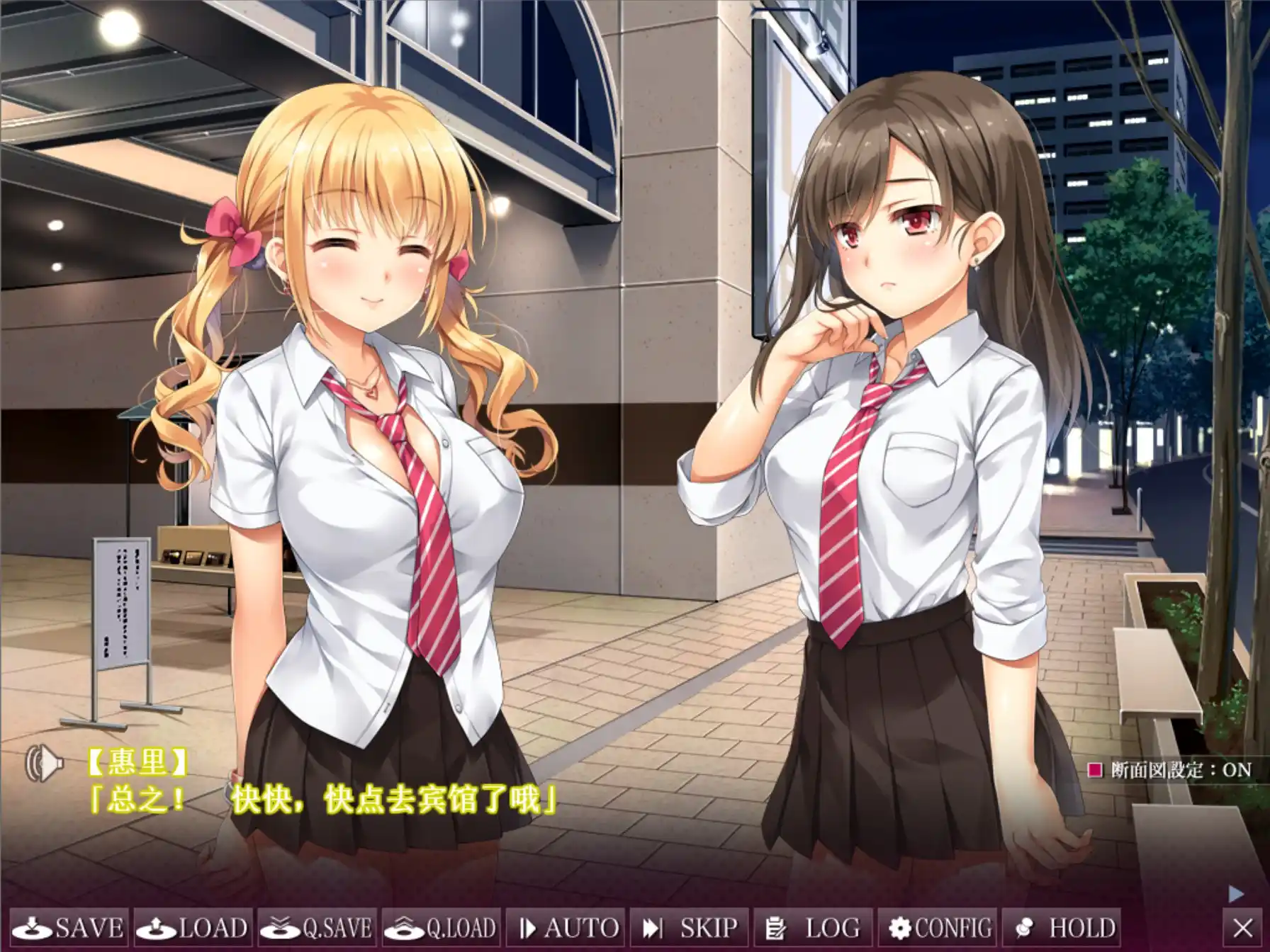Replay voice with the speaker icon
1270x952 pixels.
click(44, 764)
